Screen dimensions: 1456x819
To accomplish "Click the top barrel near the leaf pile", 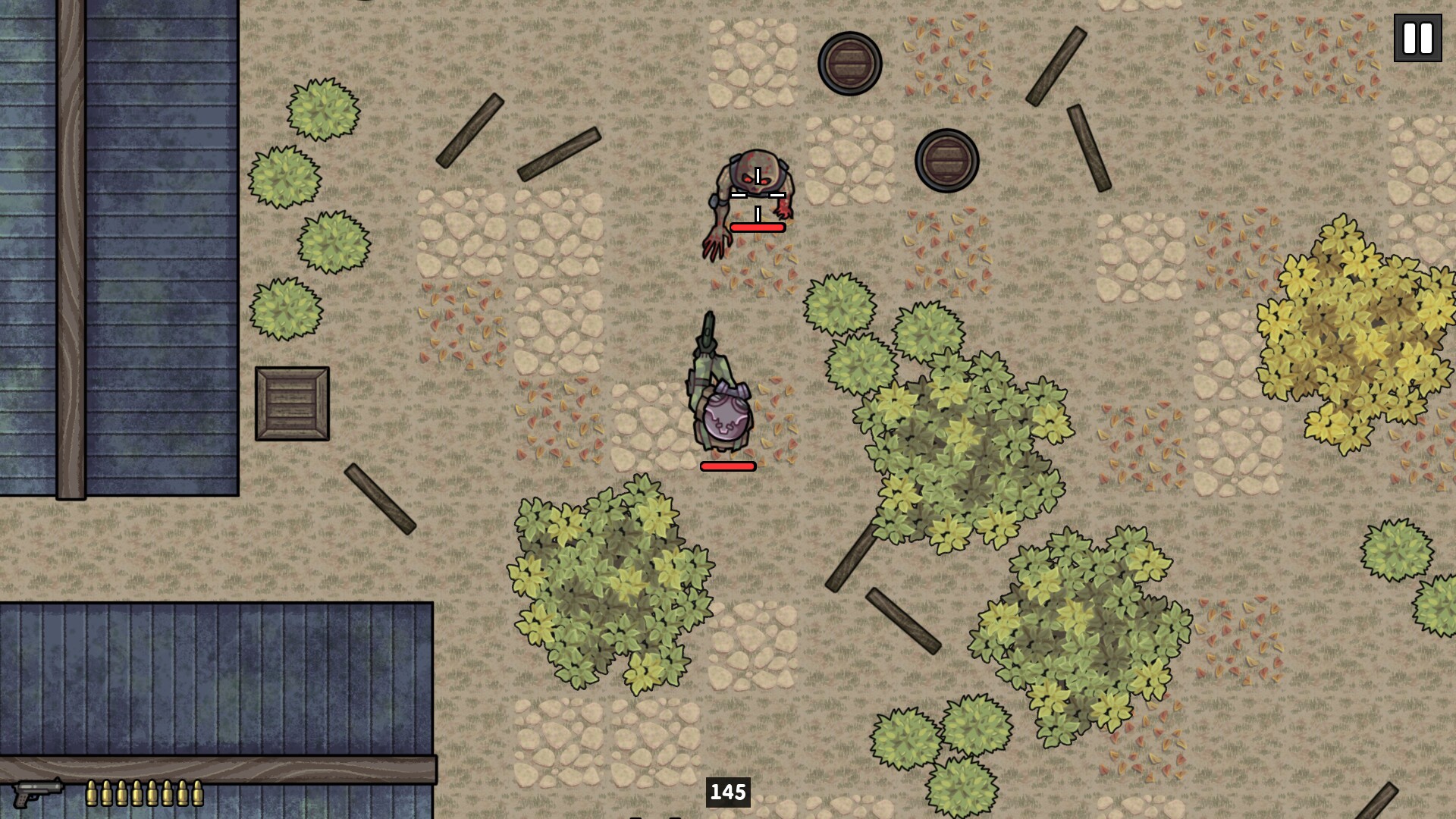I will pyautogui.click(x=848, y=65).
